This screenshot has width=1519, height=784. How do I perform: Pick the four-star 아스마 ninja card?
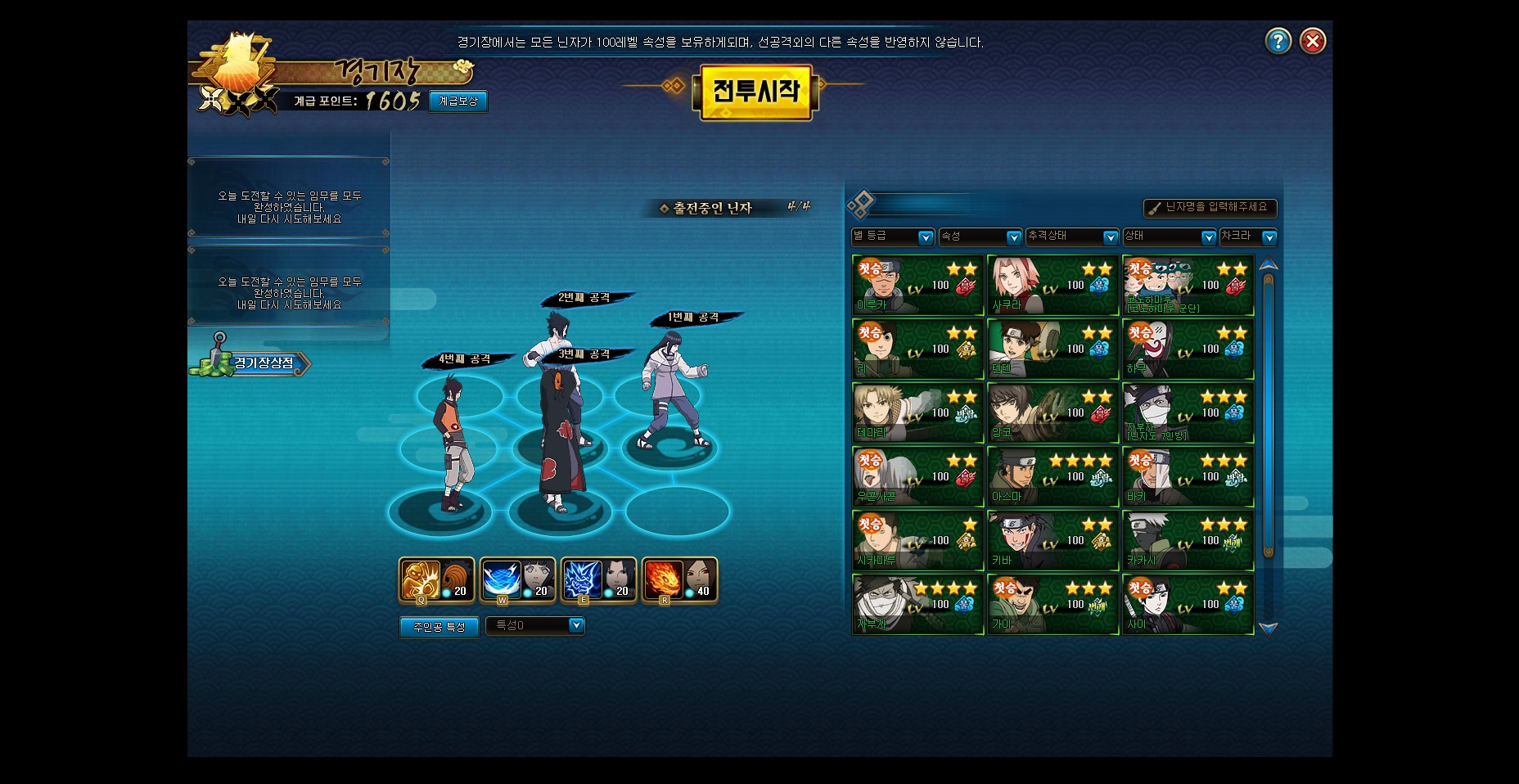click(1052, 476)
